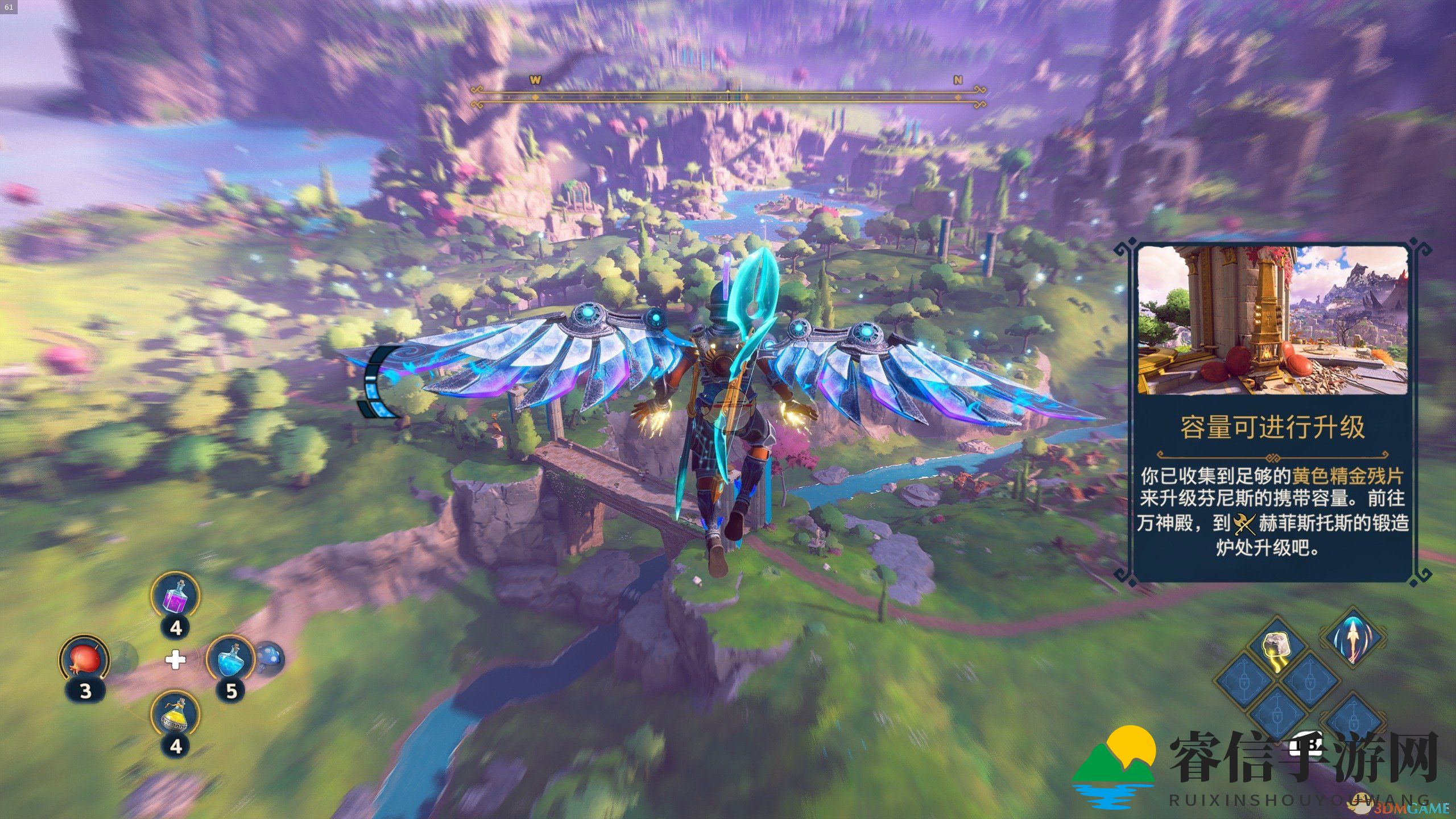Select the yellow potion slot
The height and width of the screenshot is (819, 1456).
point(175,715)
